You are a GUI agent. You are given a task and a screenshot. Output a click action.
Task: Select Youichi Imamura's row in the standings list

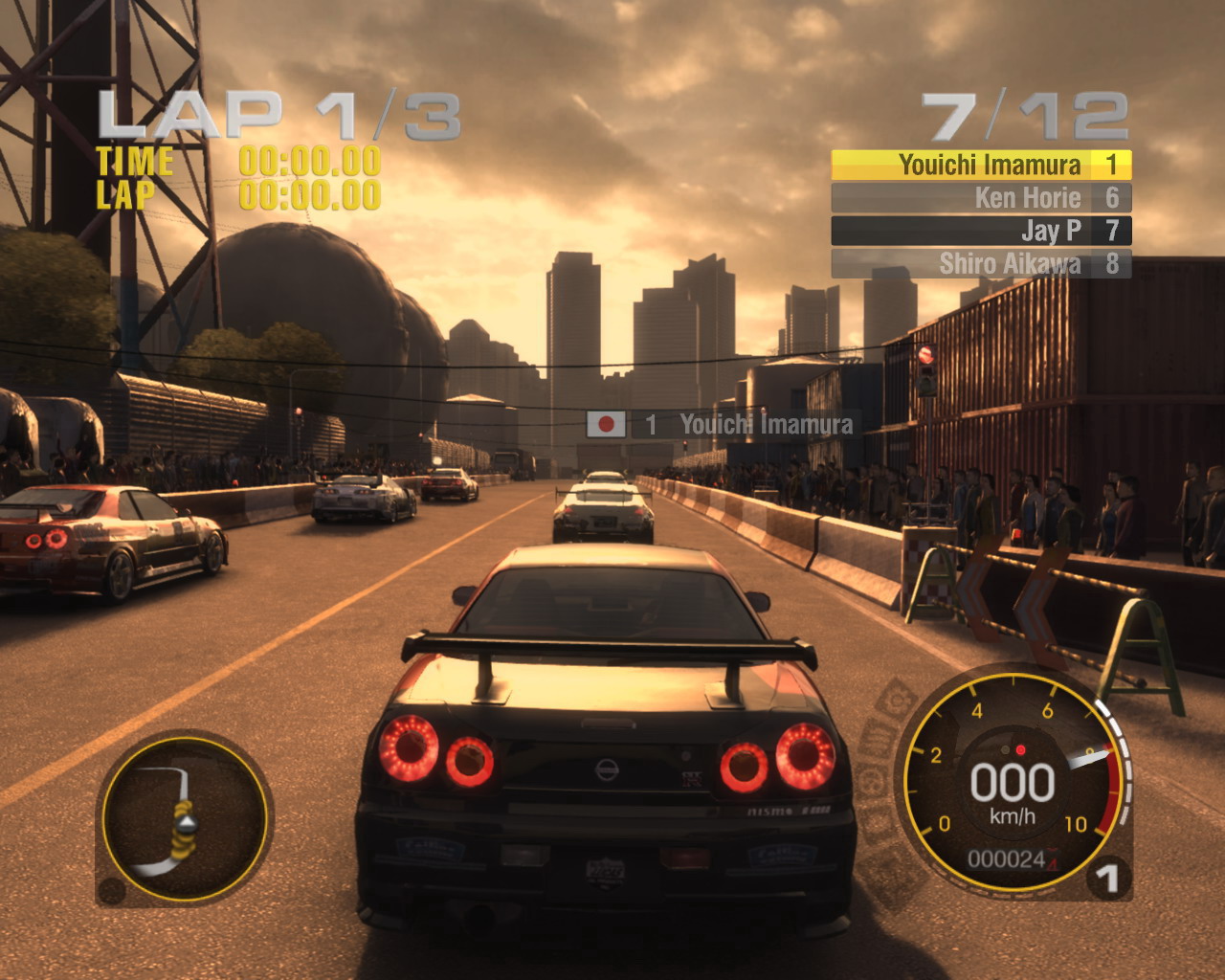pyautogui.click(x=981, y=166)
